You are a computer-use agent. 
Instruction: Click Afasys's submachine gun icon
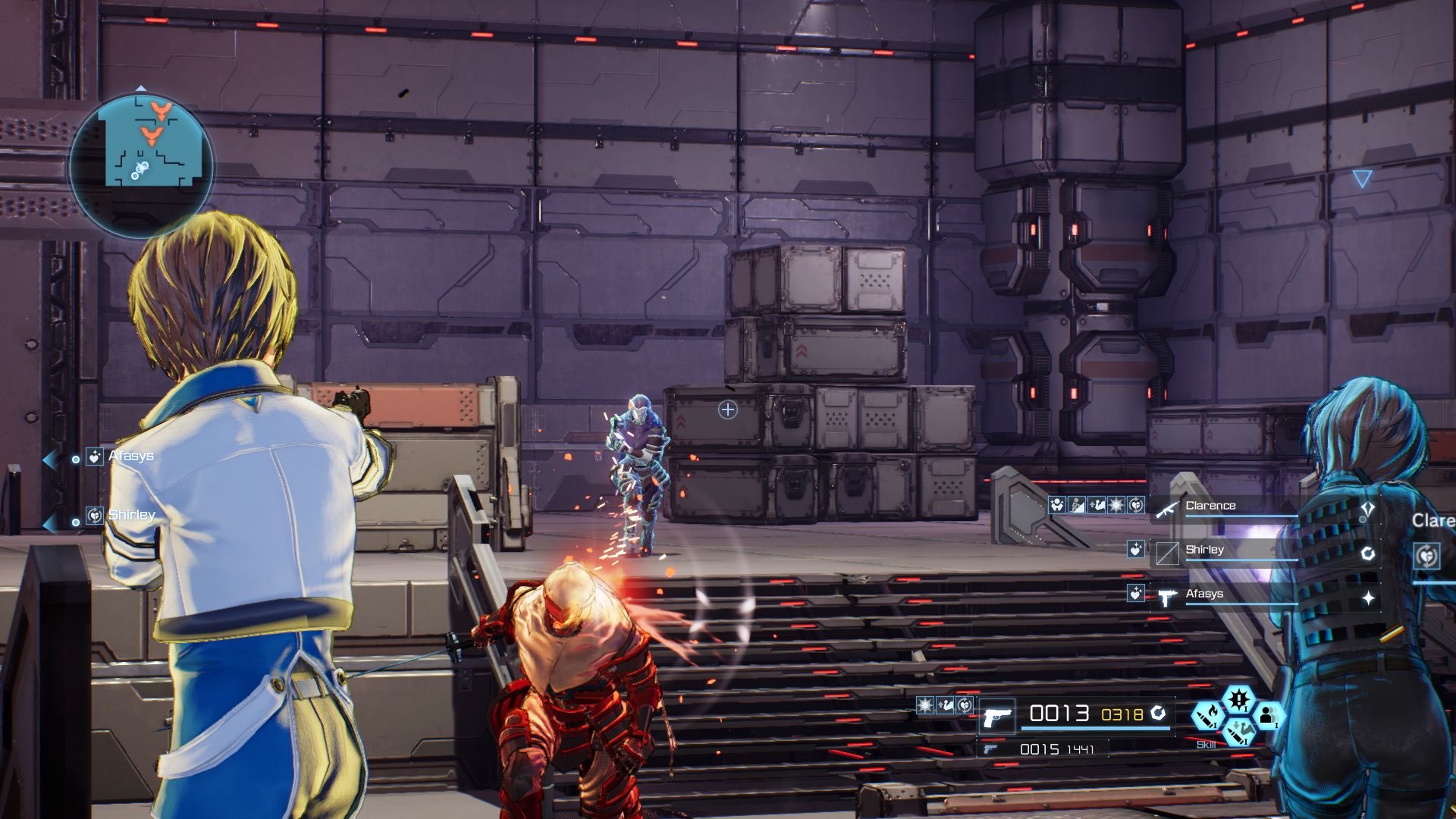pos(1166,598)
